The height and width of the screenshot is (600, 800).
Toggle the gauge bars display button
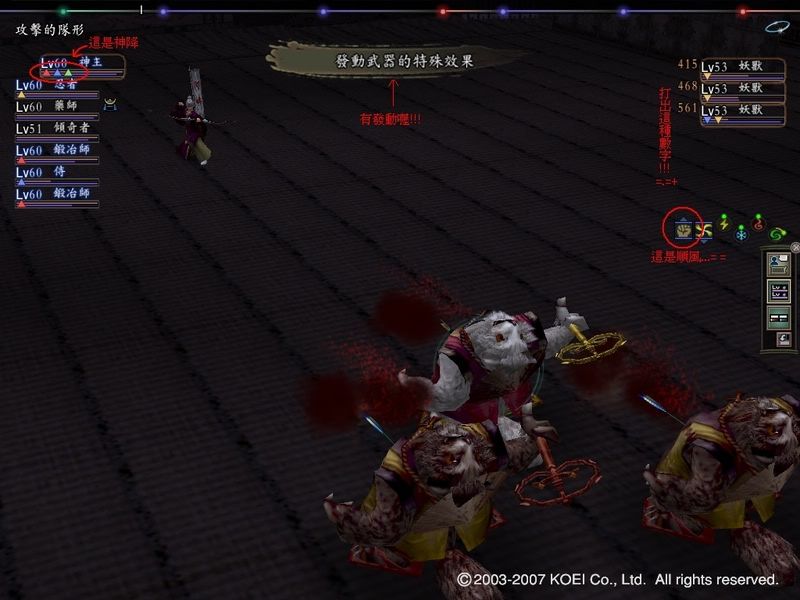[x=778, y=317]
